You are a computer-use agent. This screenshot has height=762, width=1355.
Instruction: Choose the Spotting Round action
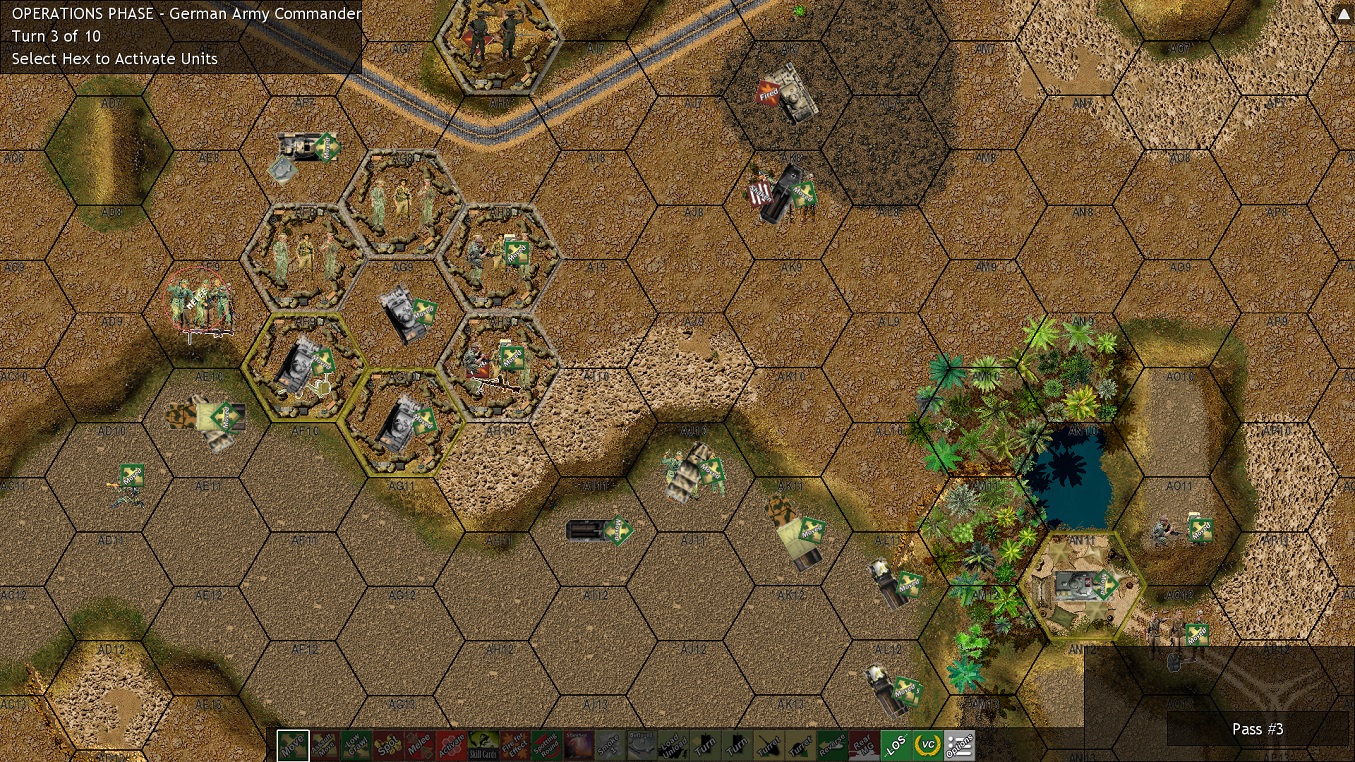click(x=546, y=744)
